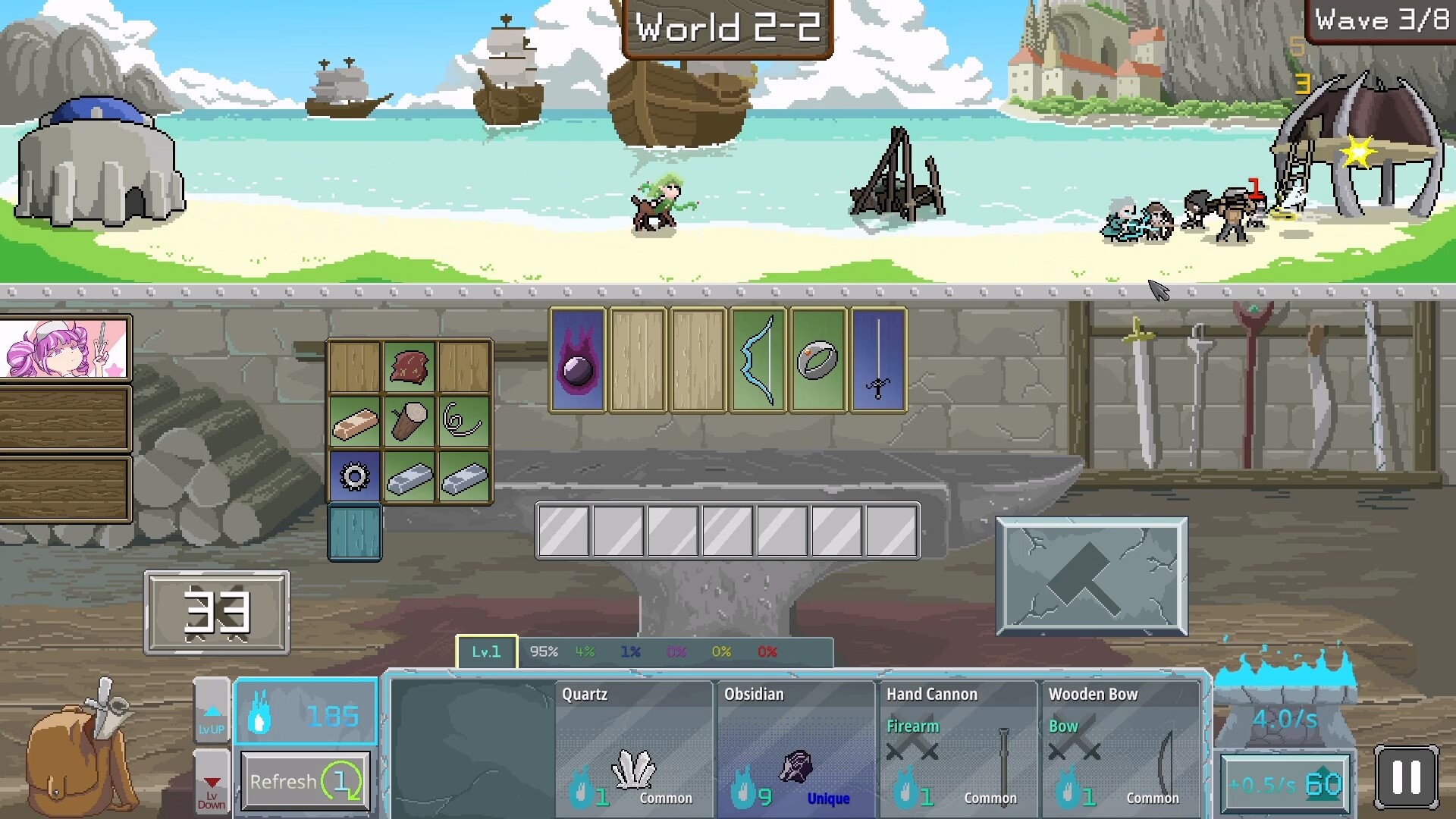
Task: Select the meat ingredient in the crafting grid
Action: tap(409, 366)
